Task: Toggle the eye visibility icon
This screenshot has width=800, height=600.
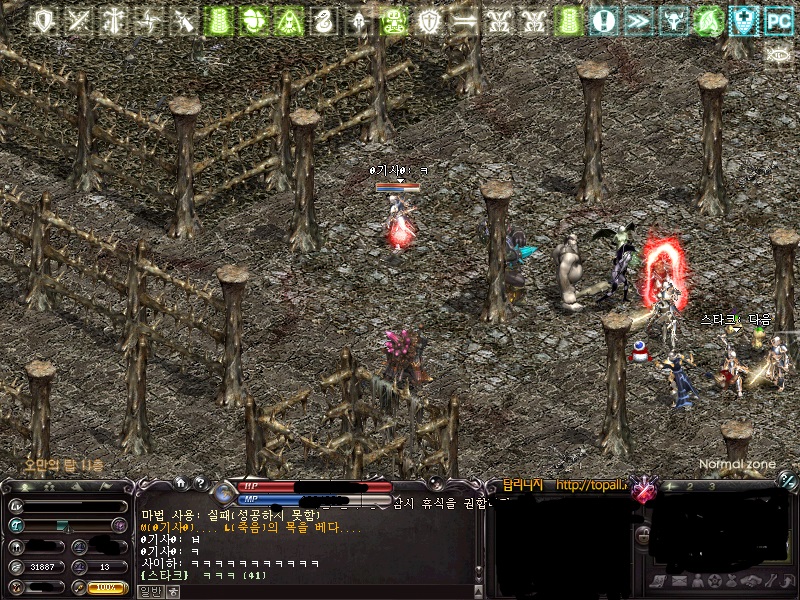Action: (778, 54)
